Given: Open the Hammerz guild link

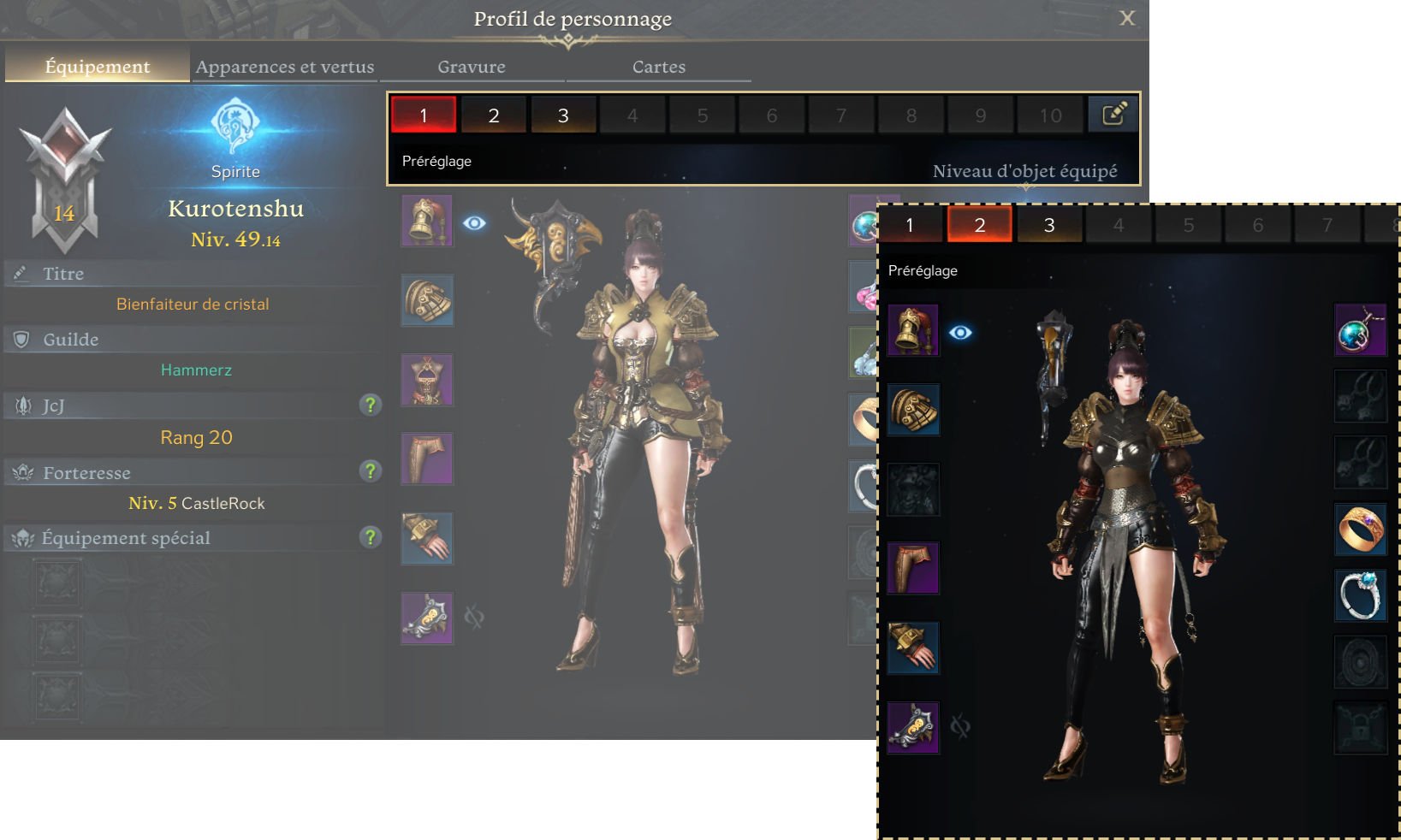Looking at the screenshot, I should [196, 370].
